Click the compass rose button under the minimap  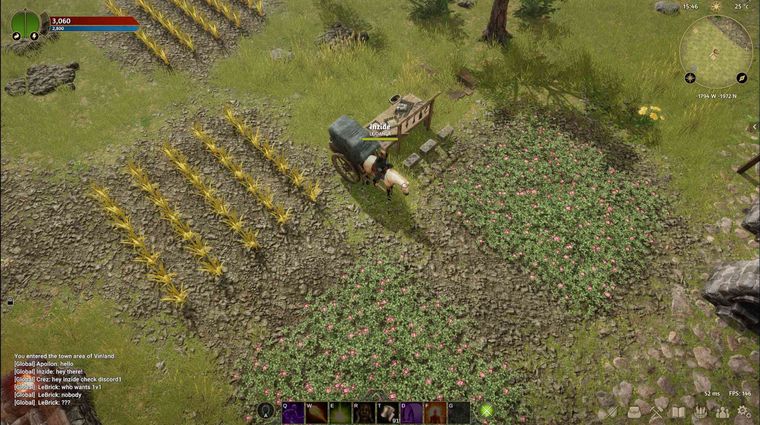[x=690, y=78]
